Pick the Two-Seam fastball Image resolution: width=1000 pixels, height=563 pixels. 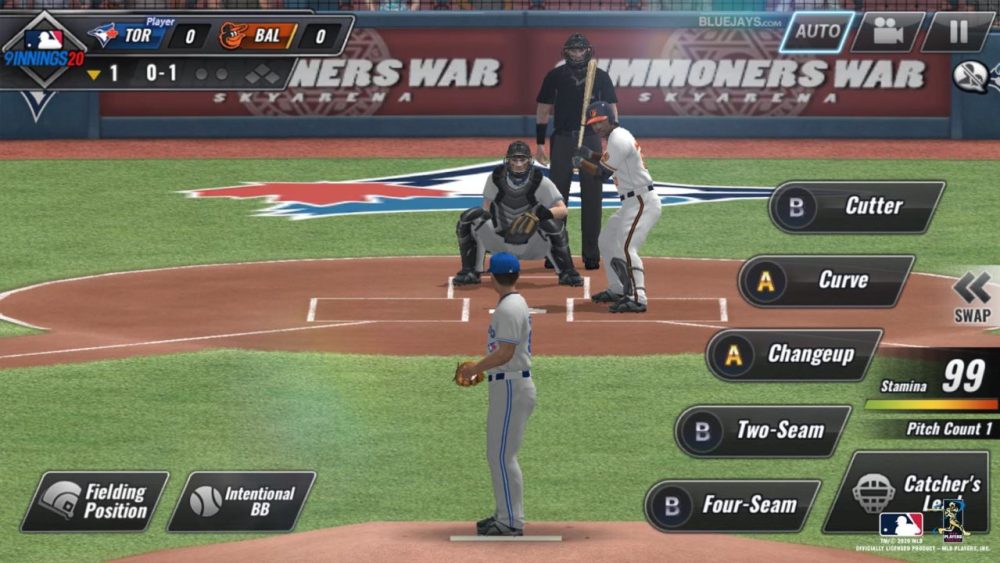click(x=763, y=431)
